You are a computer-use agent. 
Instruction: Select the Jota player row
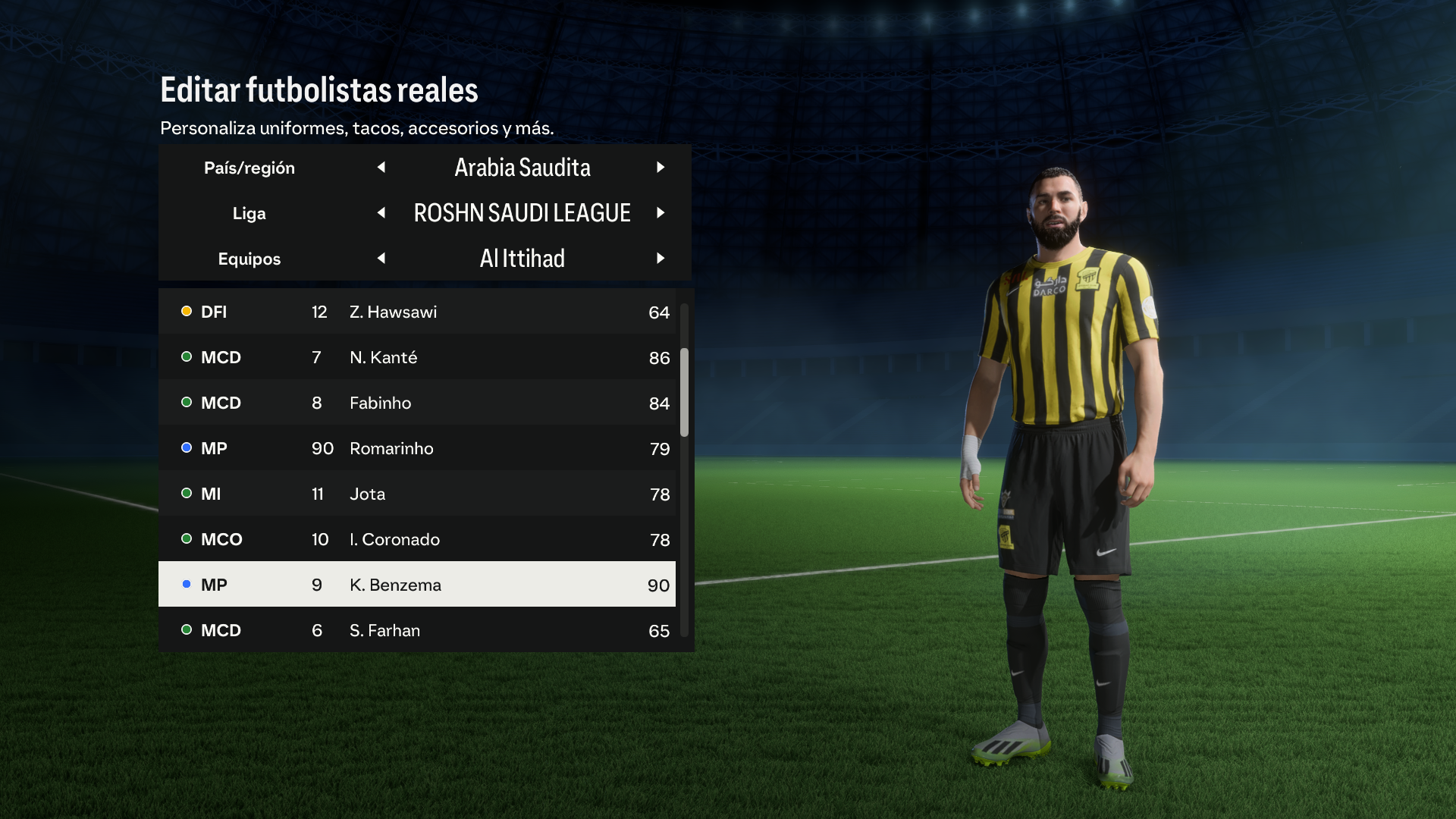pos(417,494)
